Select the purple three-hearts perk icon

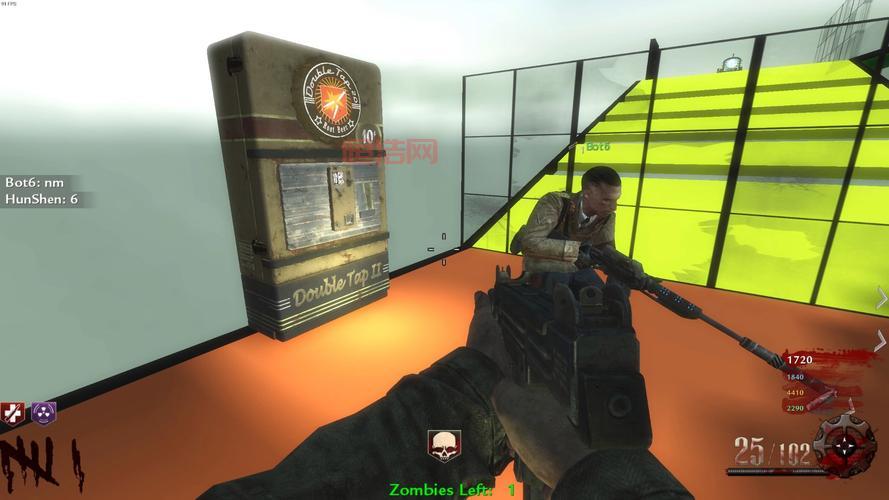[x=44, y=412]
